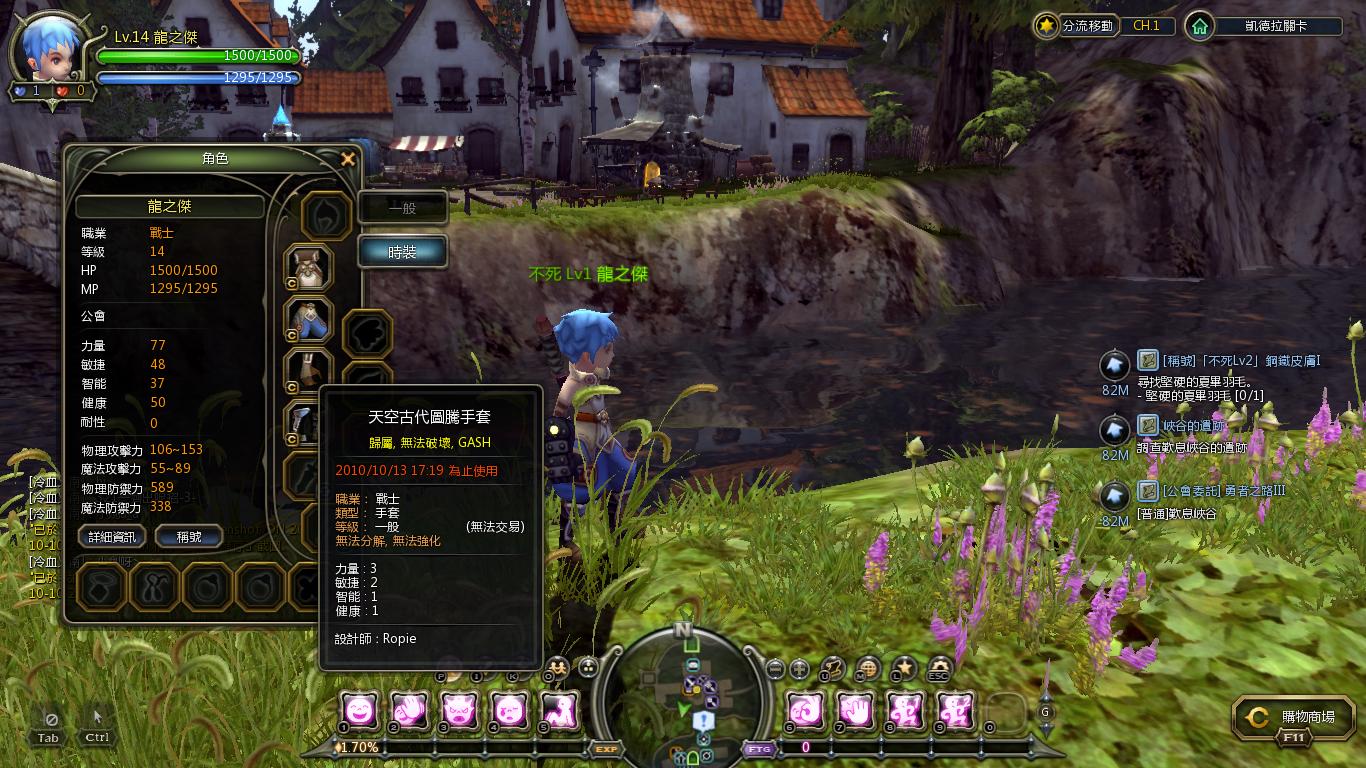Select the blue costume top slot
The image size is (1366, 768).
pyautogui.click(x=309, y=320)
